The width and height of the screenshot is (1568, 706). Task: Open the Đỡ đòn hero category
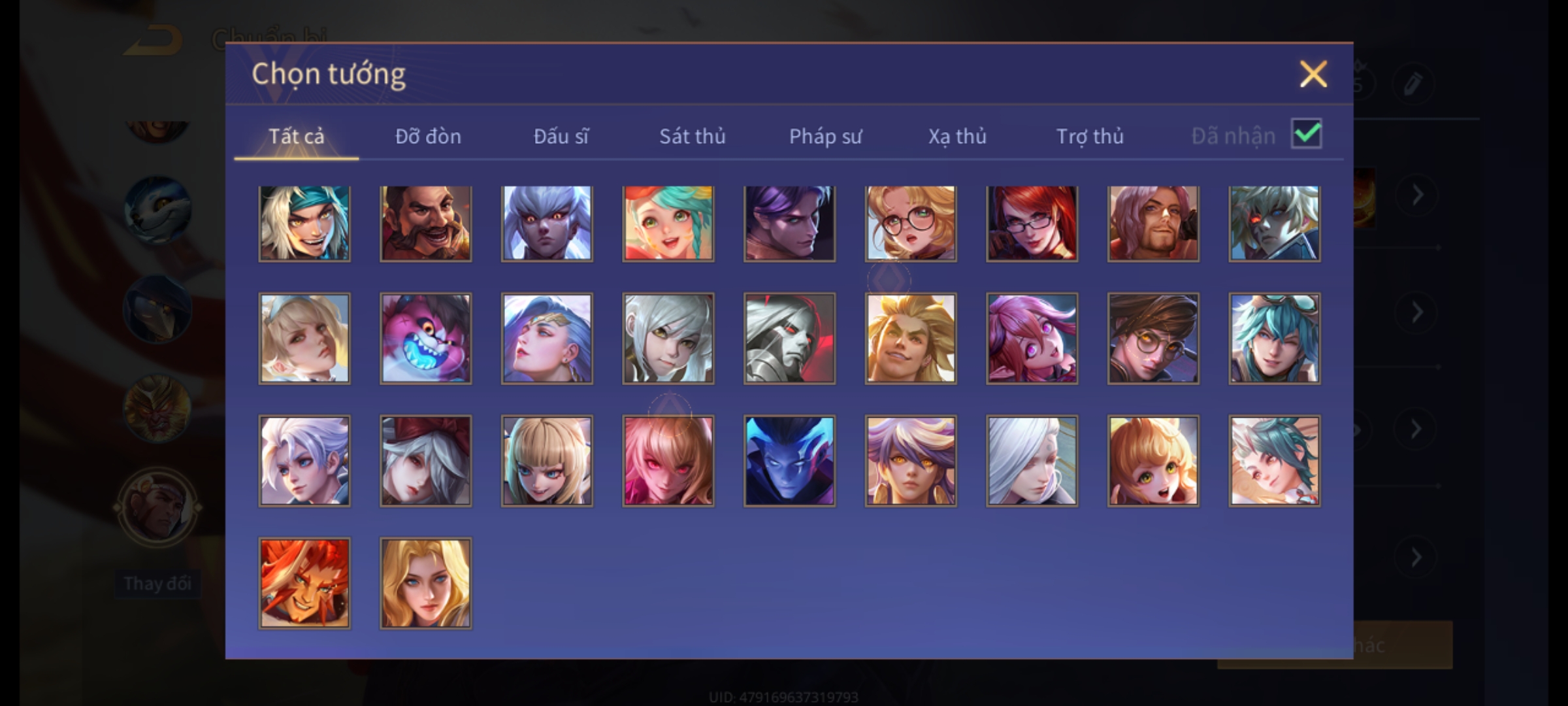point(428,136)
